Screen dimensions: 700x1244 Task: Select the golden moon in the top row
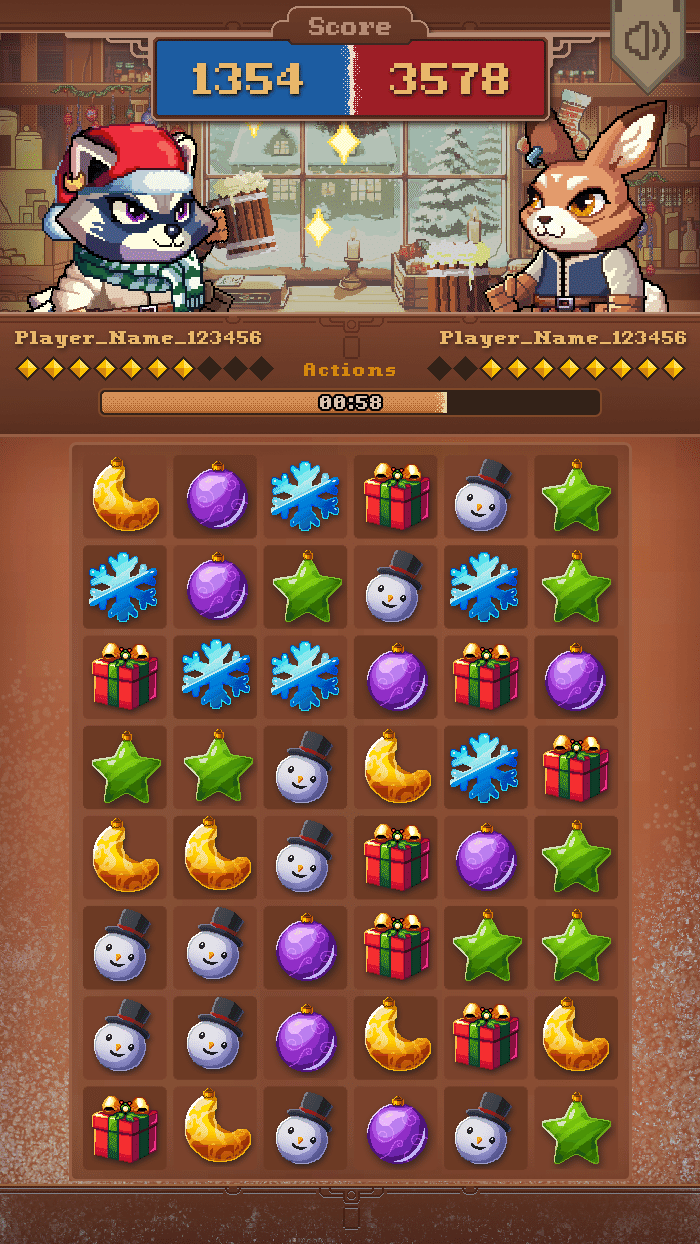pos(125,496)
